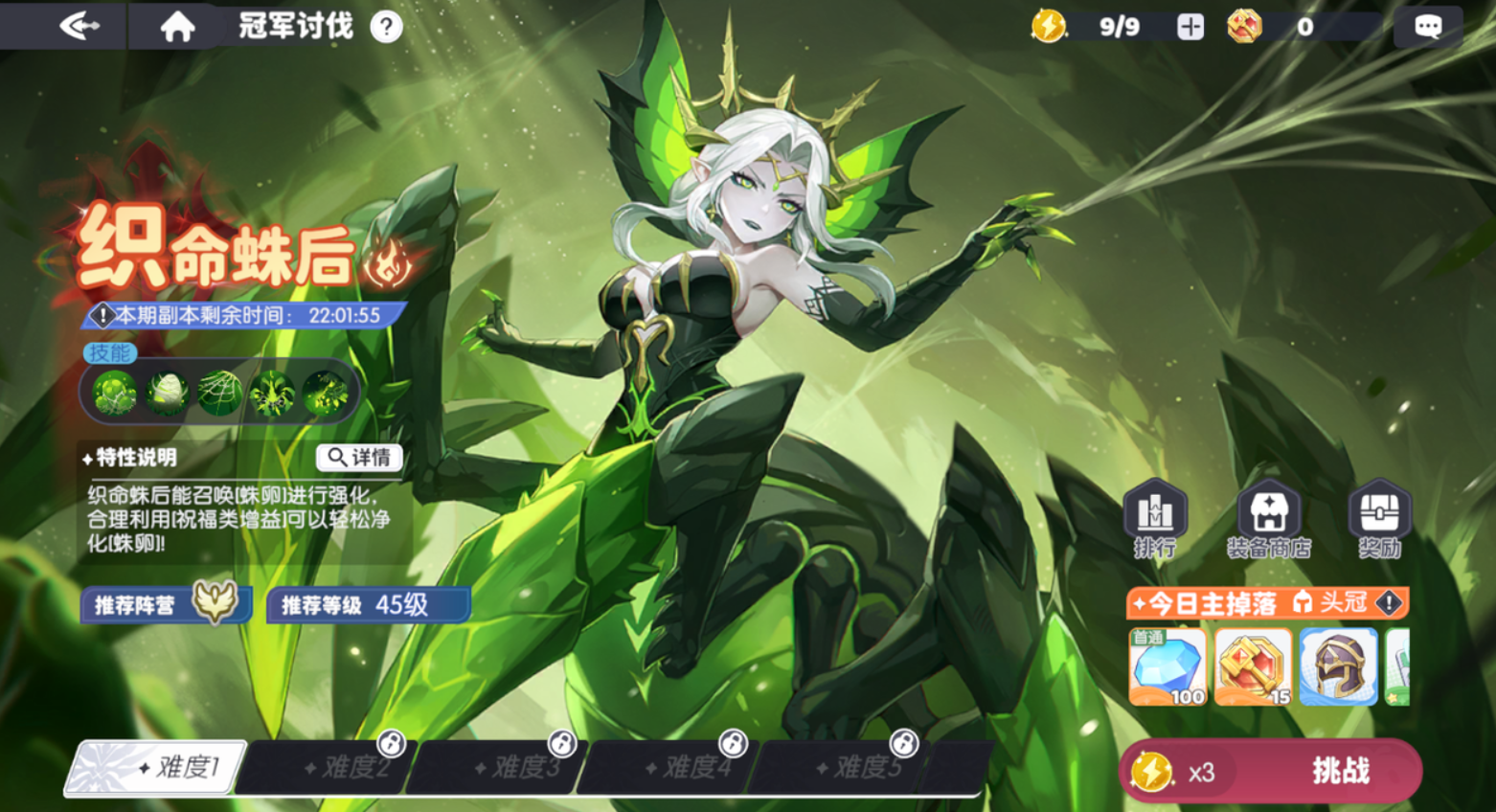Show today's main drop info icon
Screen dimensions: 1496x812
[1389, 603]
